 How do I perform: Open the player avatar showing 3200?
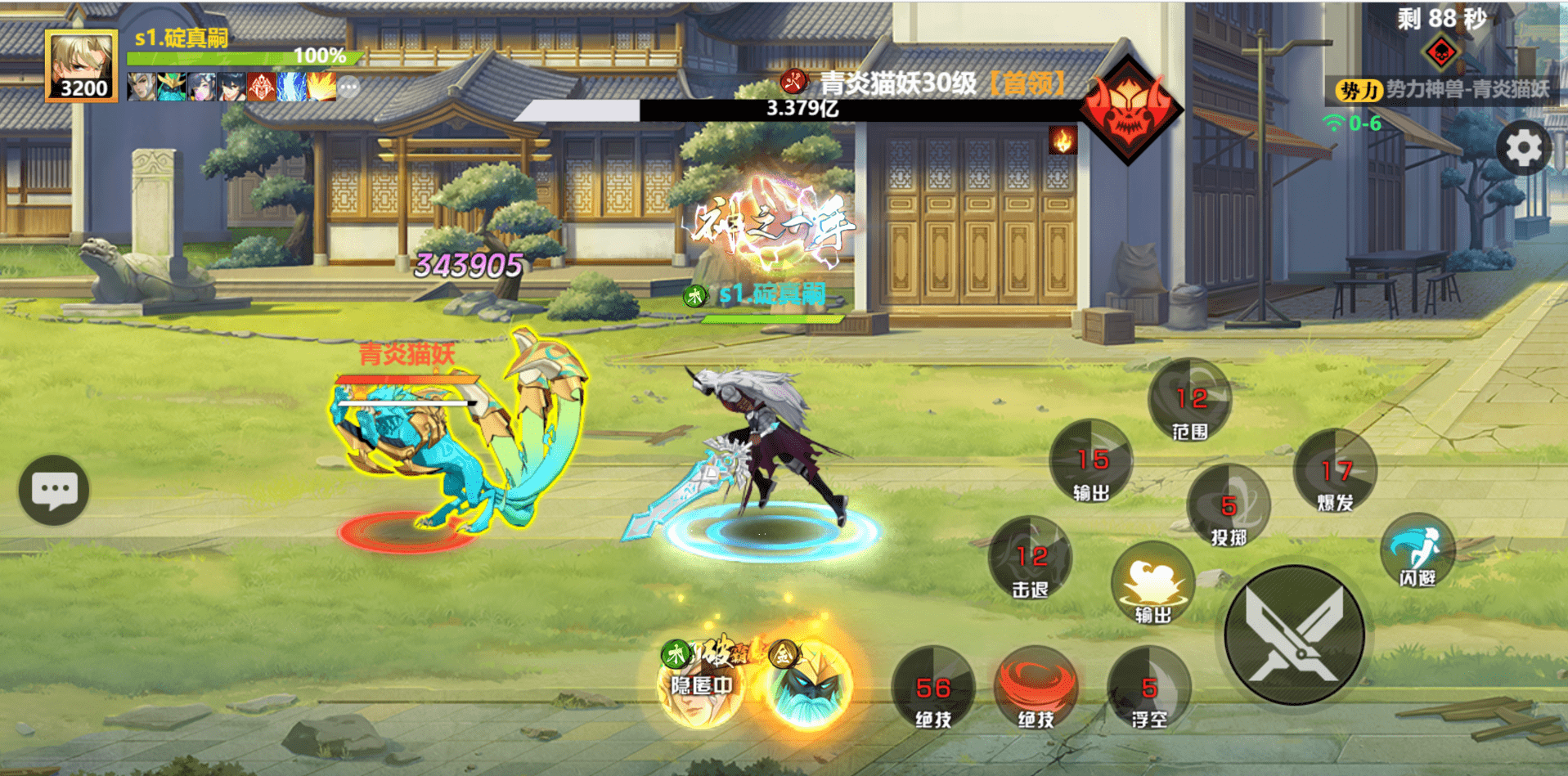(x=81, y=65)
